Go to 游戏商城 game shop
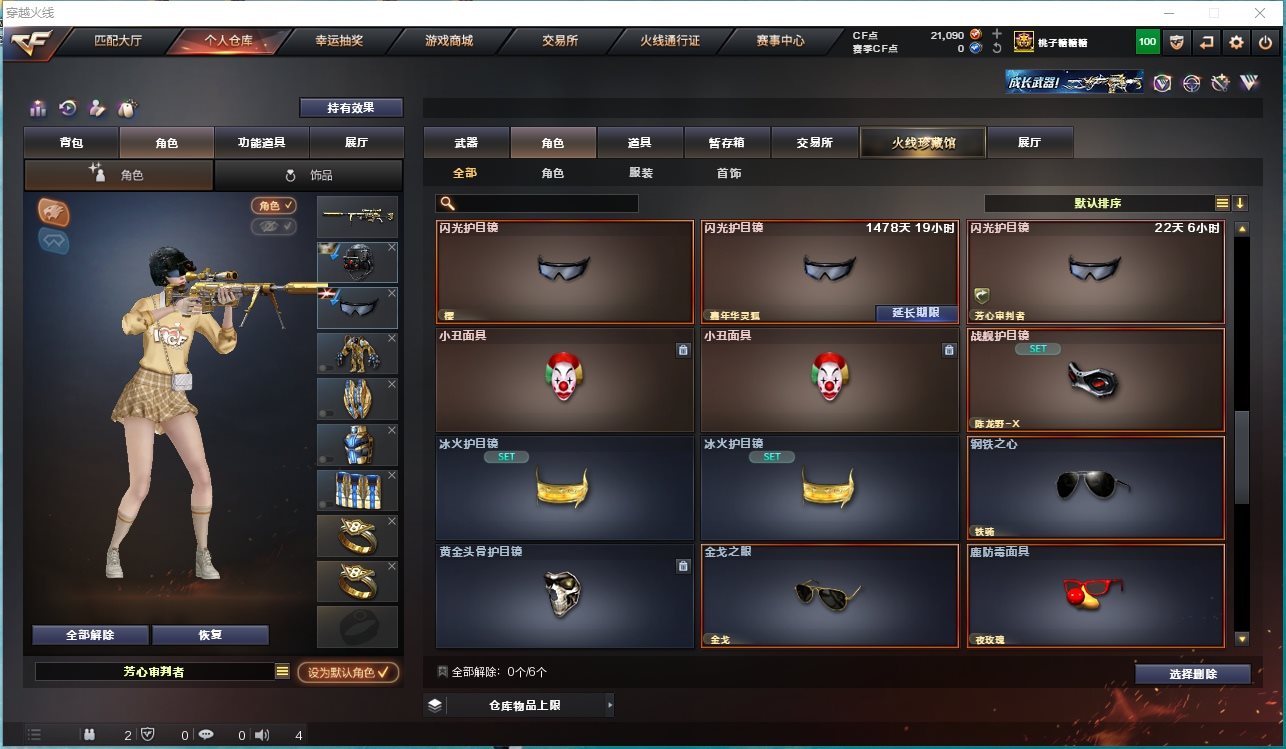 point(448,41)
